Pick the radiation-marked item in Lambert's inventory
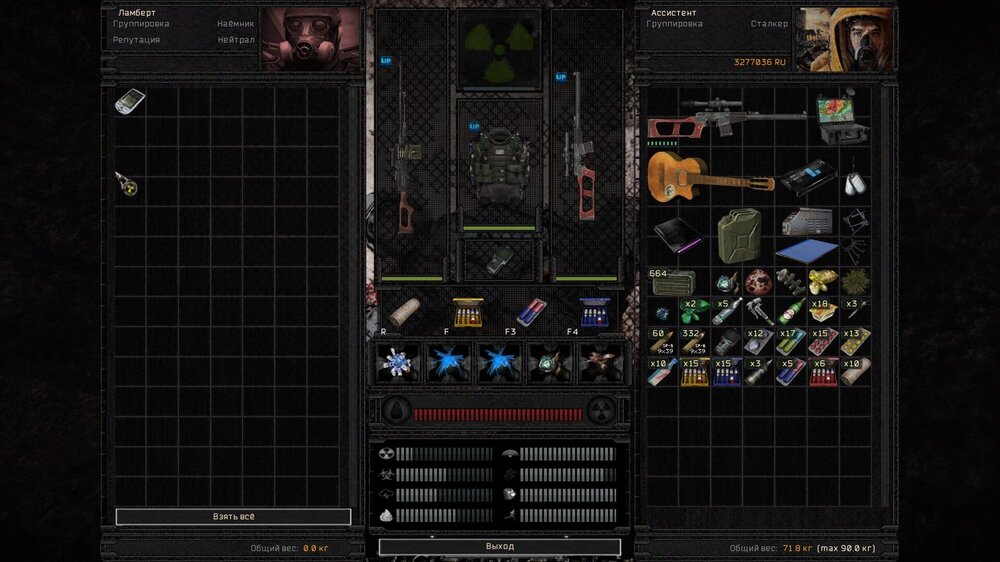Screen dimensions: 1000x562 point(126,184)
